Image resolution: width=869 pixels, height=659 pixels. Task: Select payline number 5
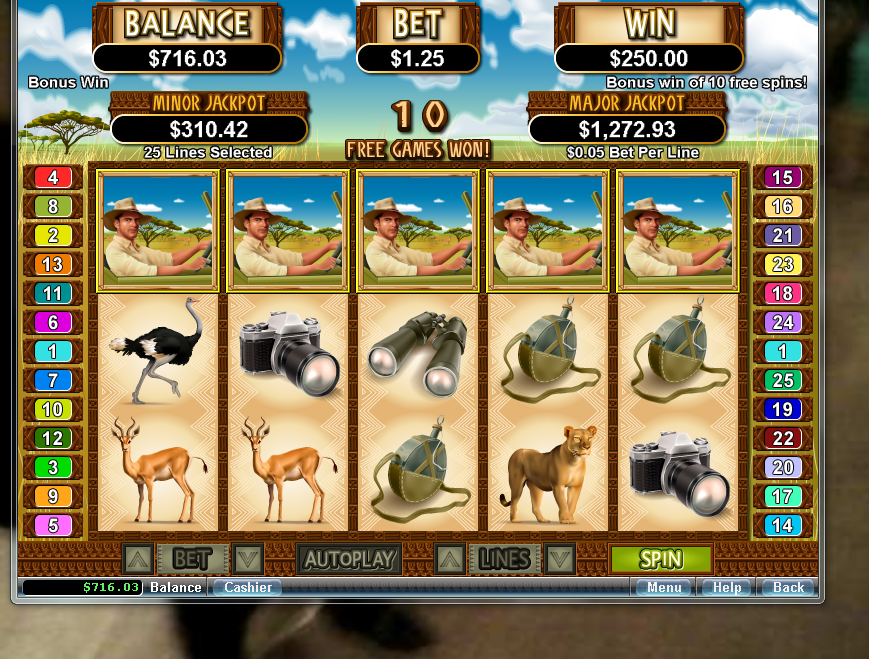[x=53, y=525]
